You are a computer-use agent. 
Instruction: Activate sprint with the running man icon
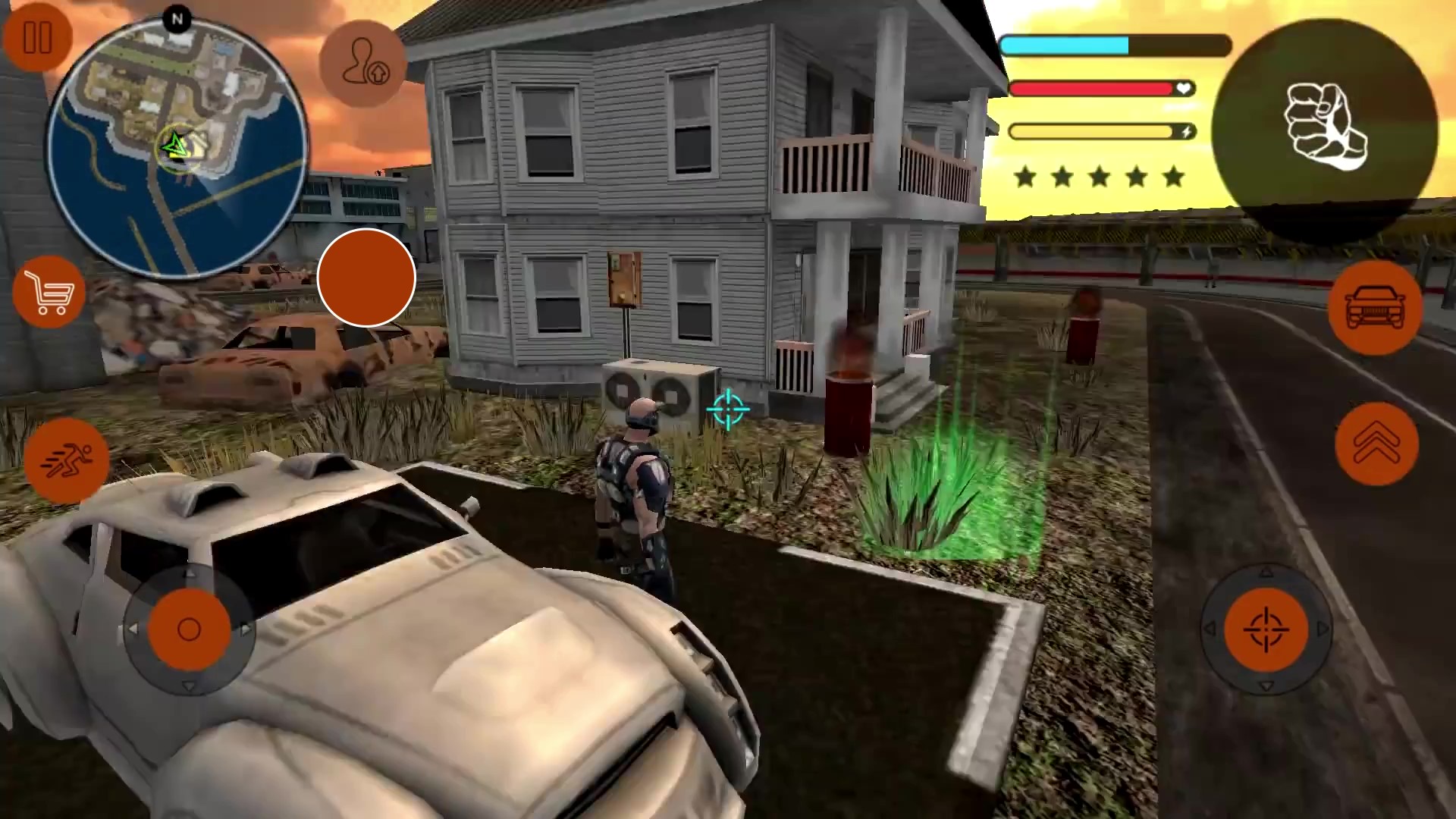(67, 460)
